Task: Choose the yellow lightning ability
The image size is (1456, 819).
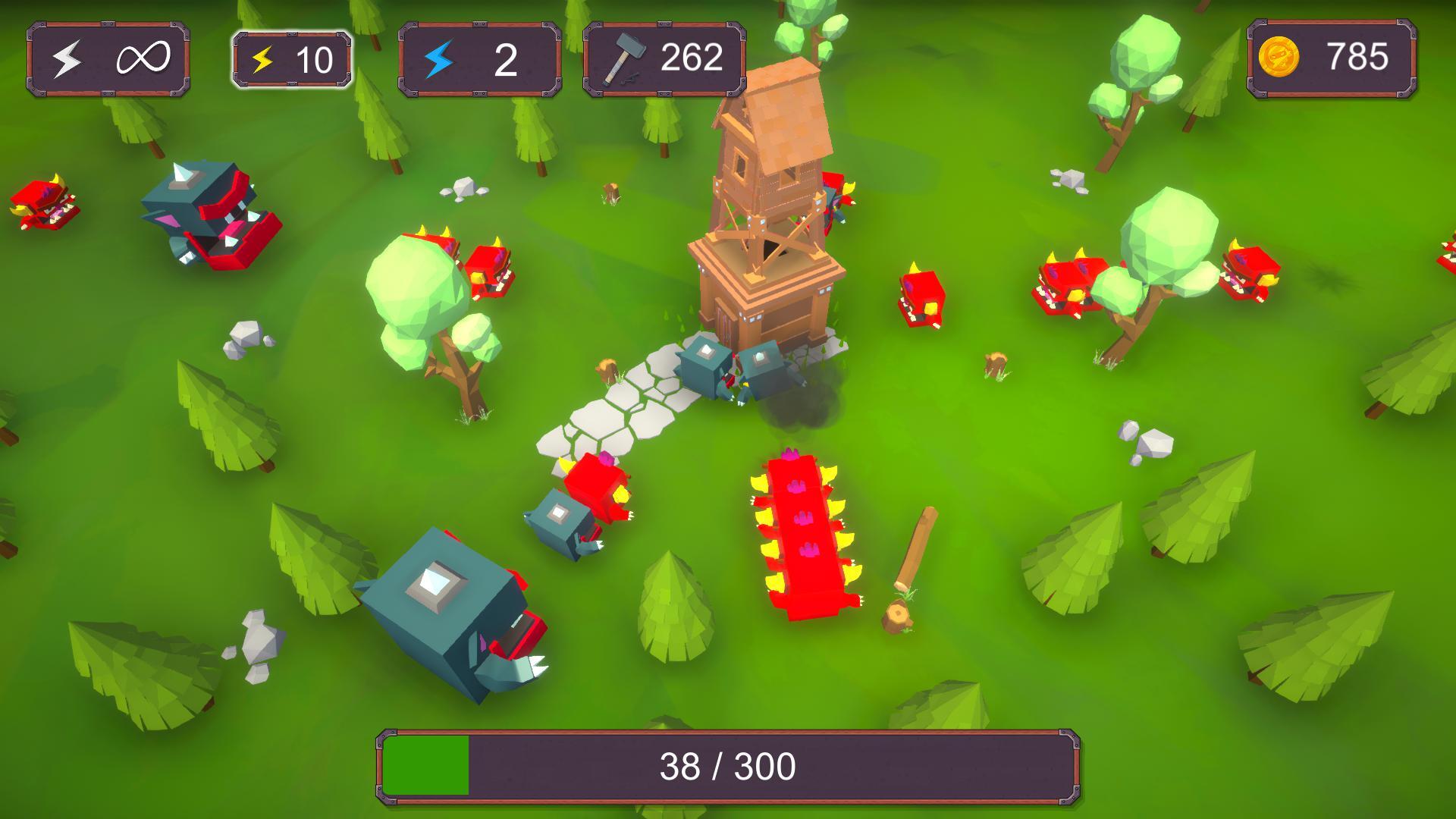Action: [x=292, y=59]
